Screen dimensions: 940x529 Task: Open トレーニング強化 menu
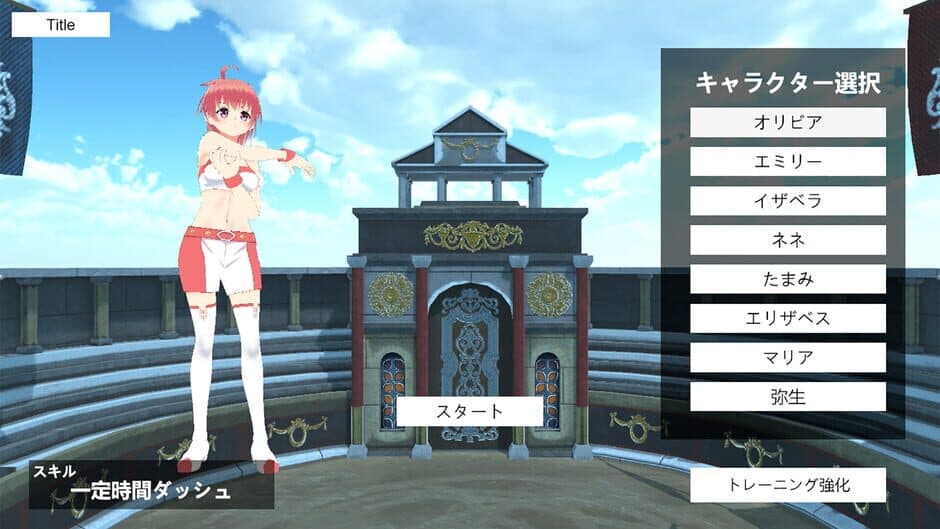tap(788, 485)
